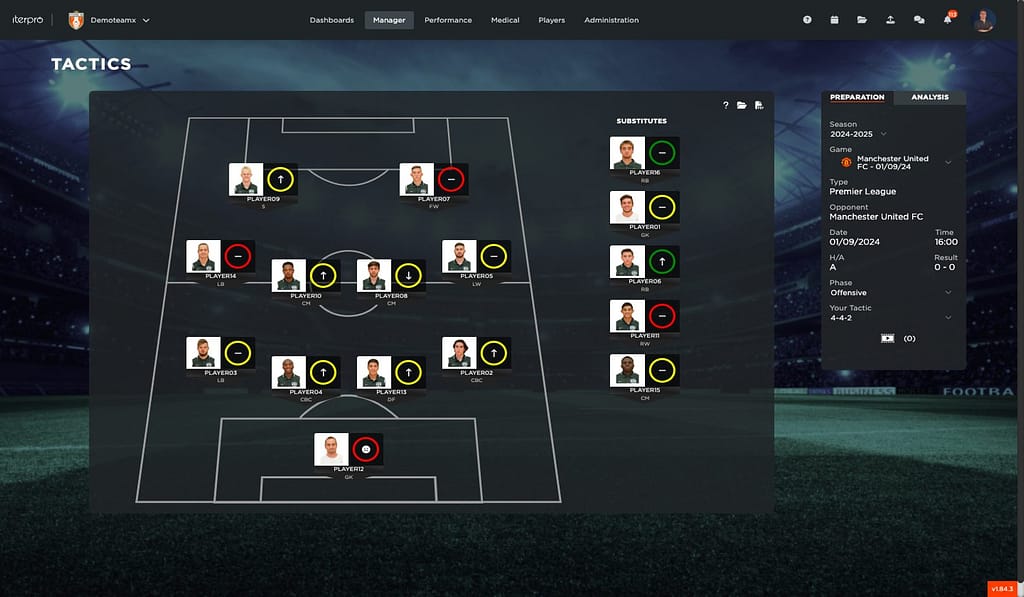Switch to the Performance section
Screen dimensions: 1024x597
point(447,20)
